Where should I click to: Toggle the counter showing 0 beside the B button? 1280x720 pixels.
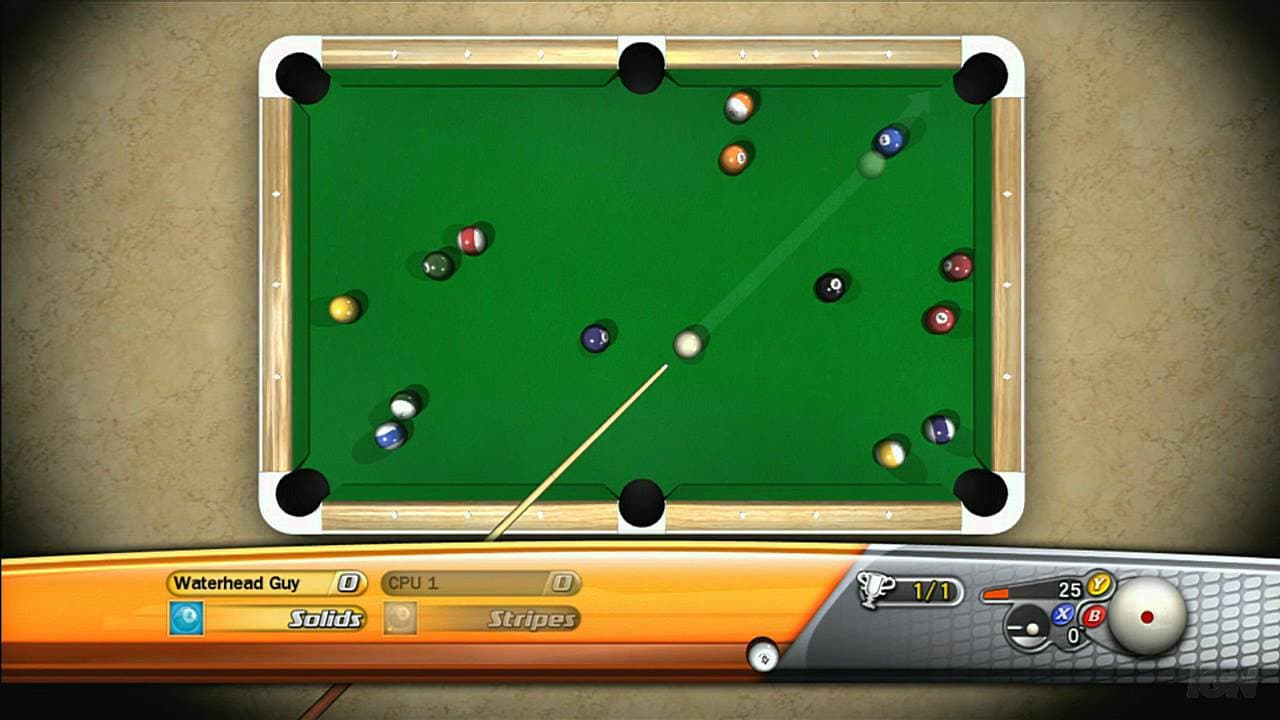pos(1072,634)
